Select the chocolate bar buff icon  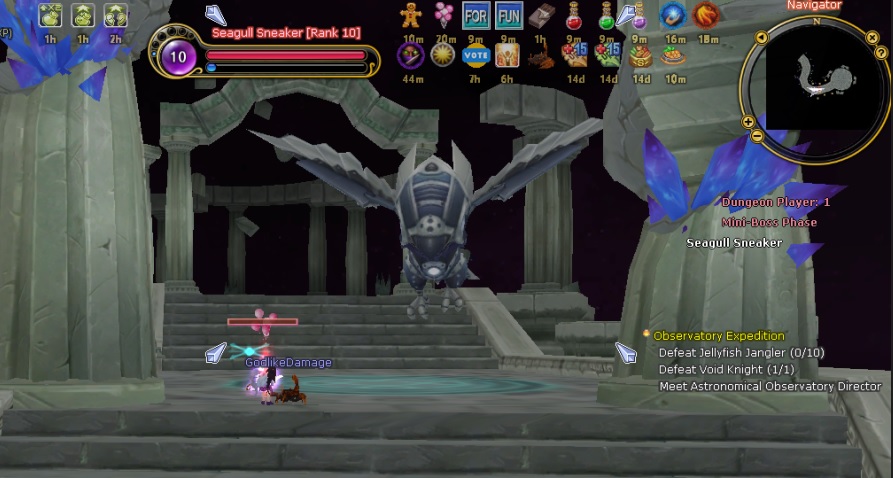[541, 15]
